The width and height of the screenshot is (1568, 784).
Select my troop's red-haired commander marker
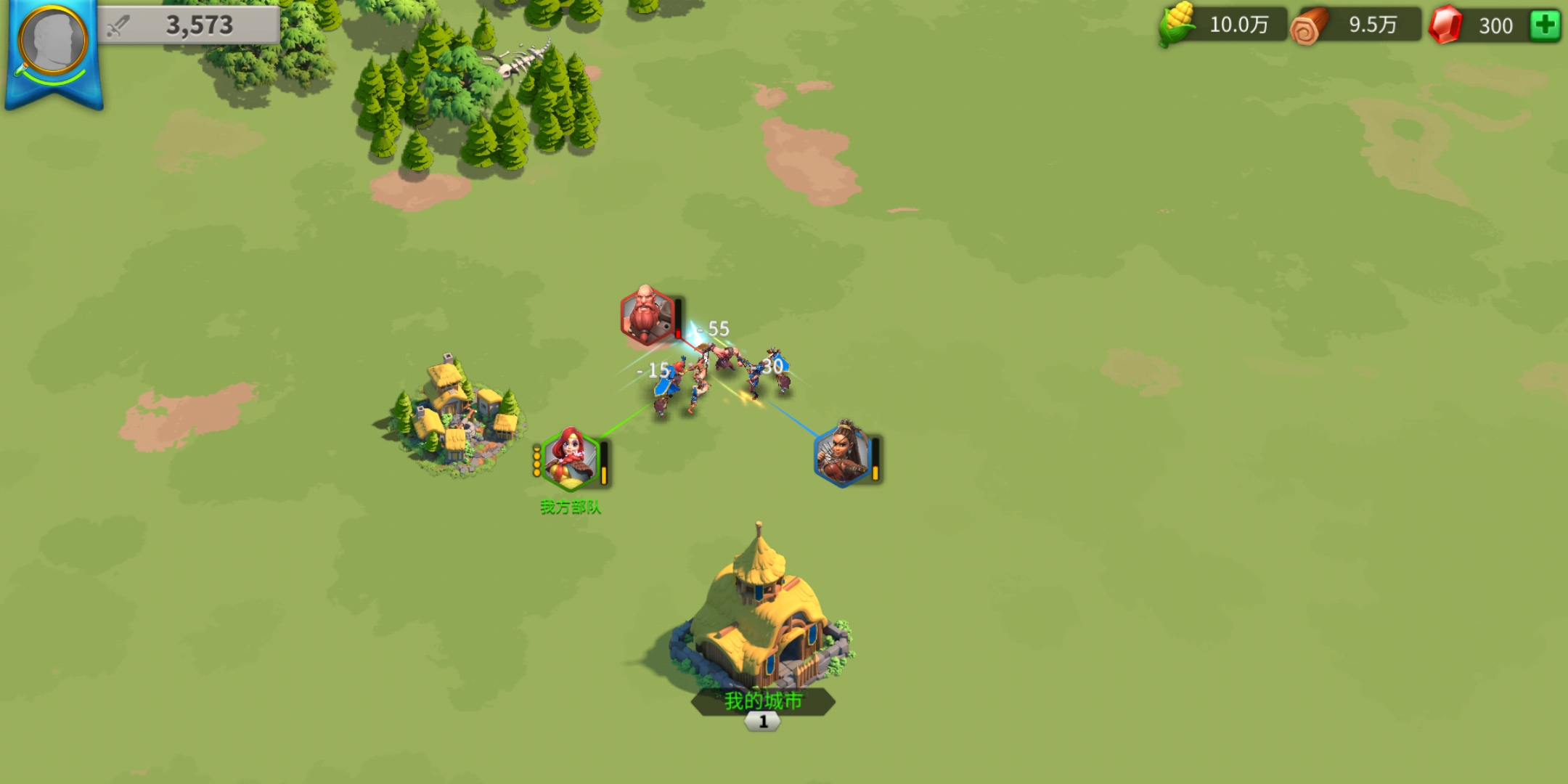(571, 459)
